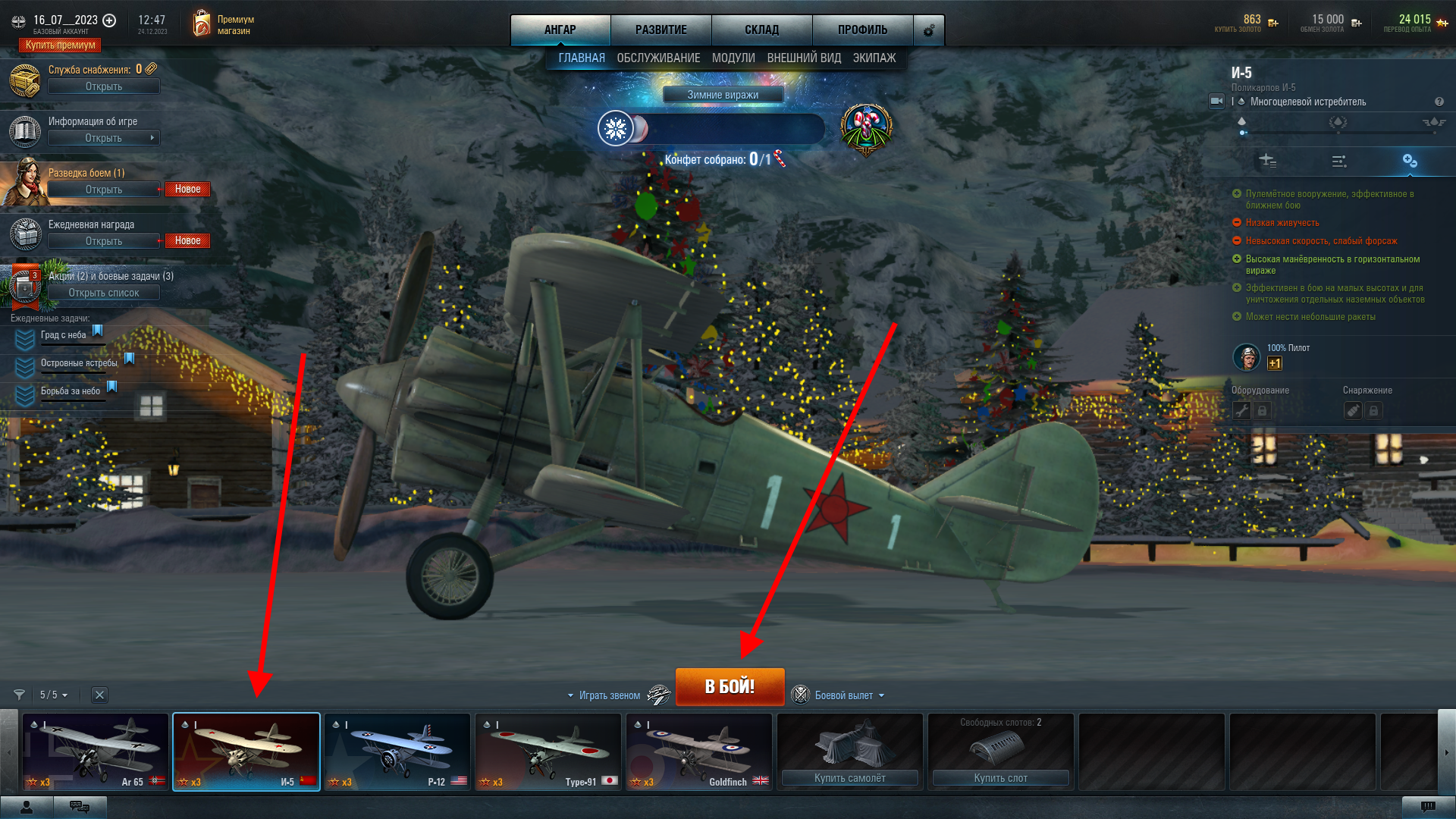
Task: Open the Ежедневная награда reward
Action: (103, 241)
